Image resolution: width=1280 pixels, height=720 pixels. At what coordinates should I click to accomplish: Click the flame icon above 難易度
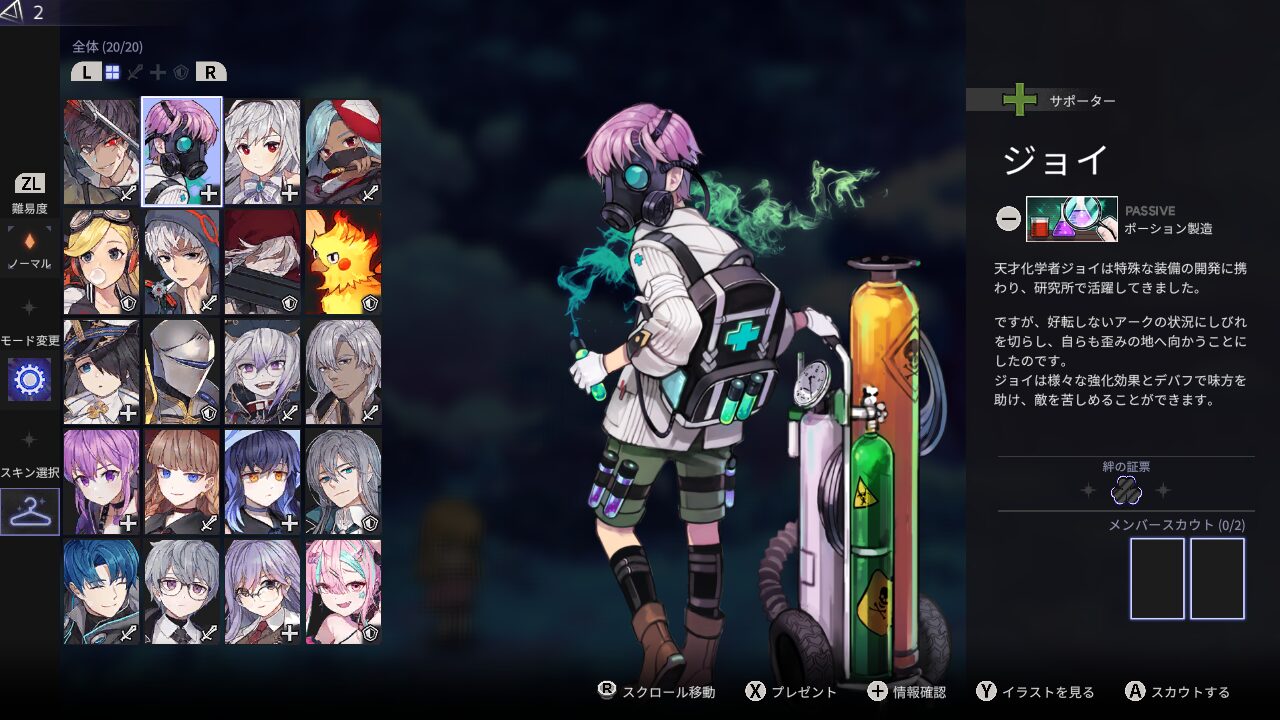pos(27,240)
